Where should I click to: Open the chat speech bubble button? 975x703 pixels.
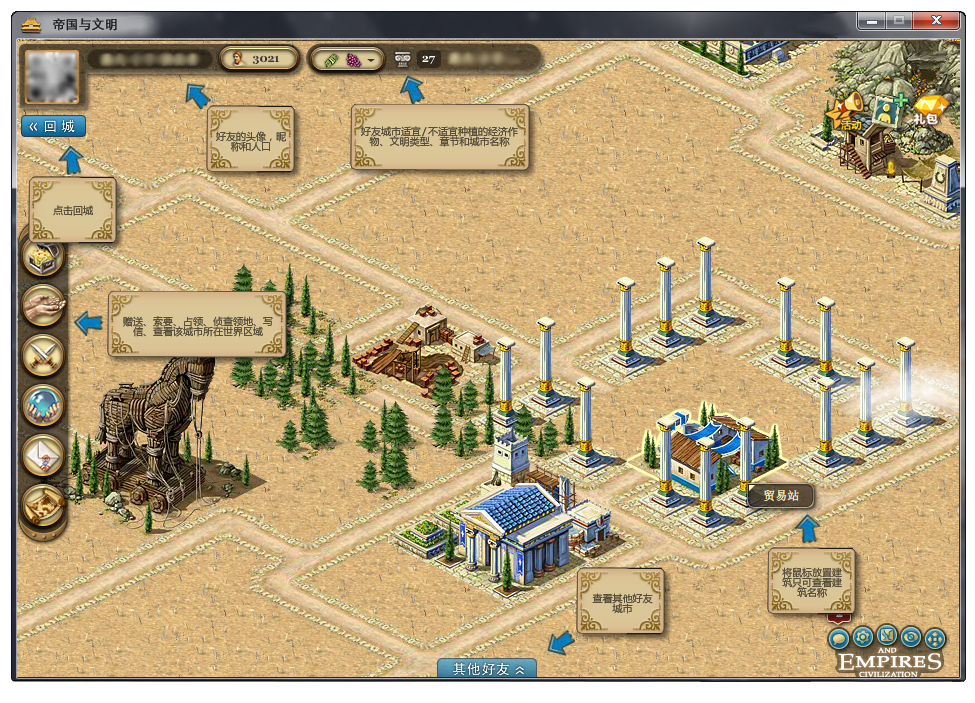click(839, 638)
